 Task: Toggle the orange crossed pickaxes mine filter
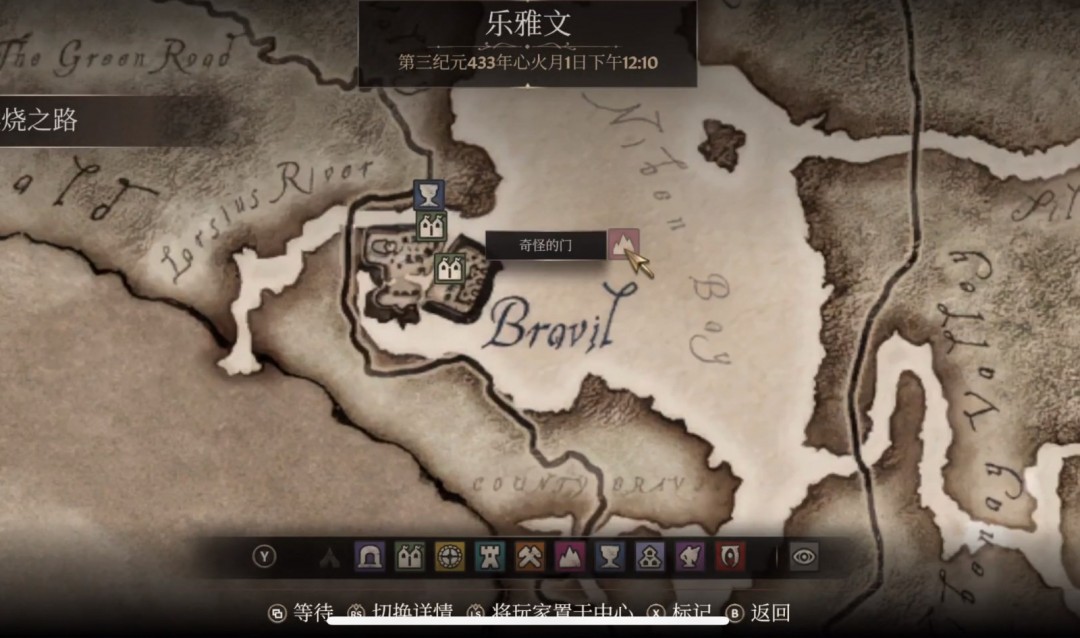click(530, 557)
